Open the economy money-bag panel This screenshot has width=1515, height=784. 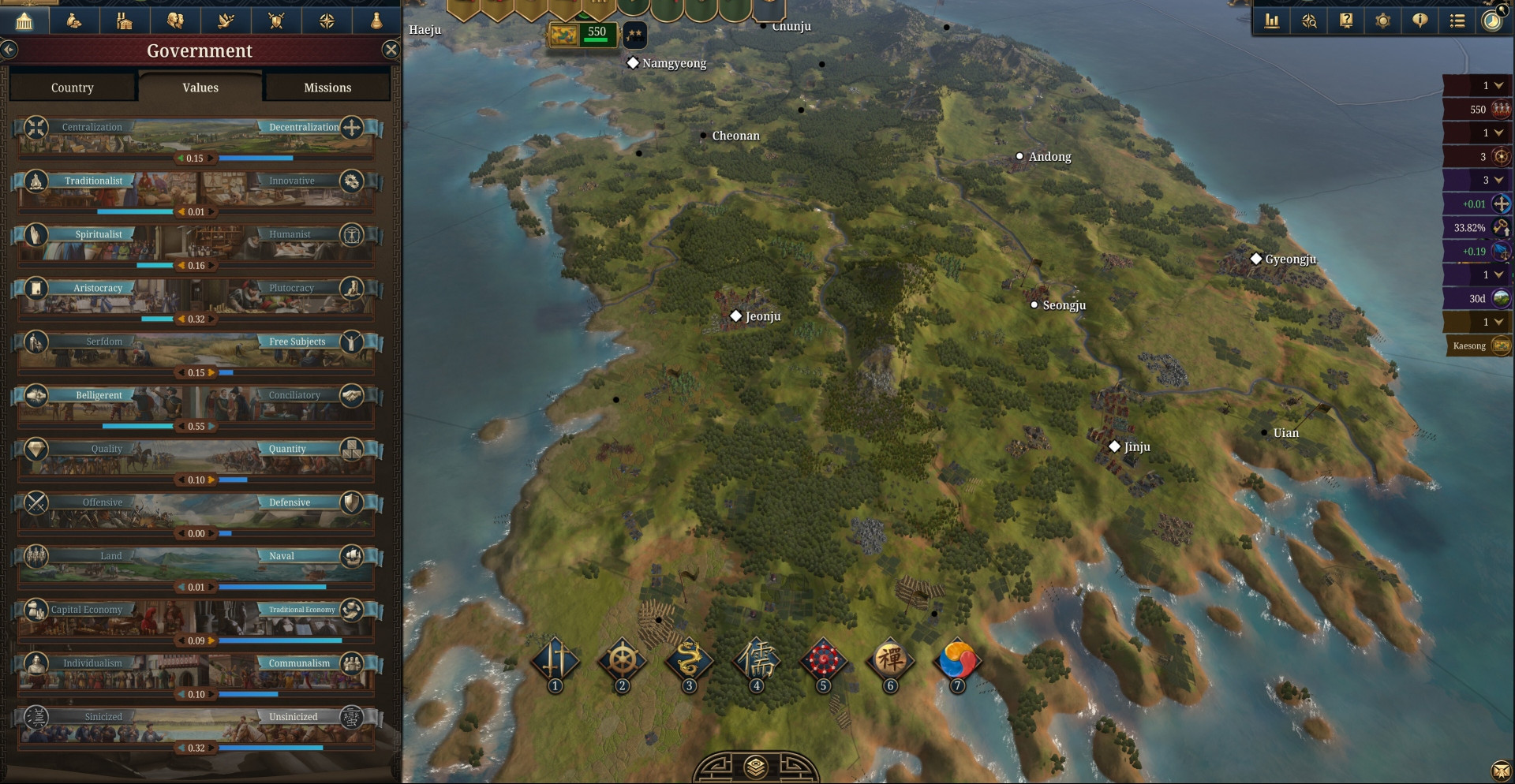point(74,21)
